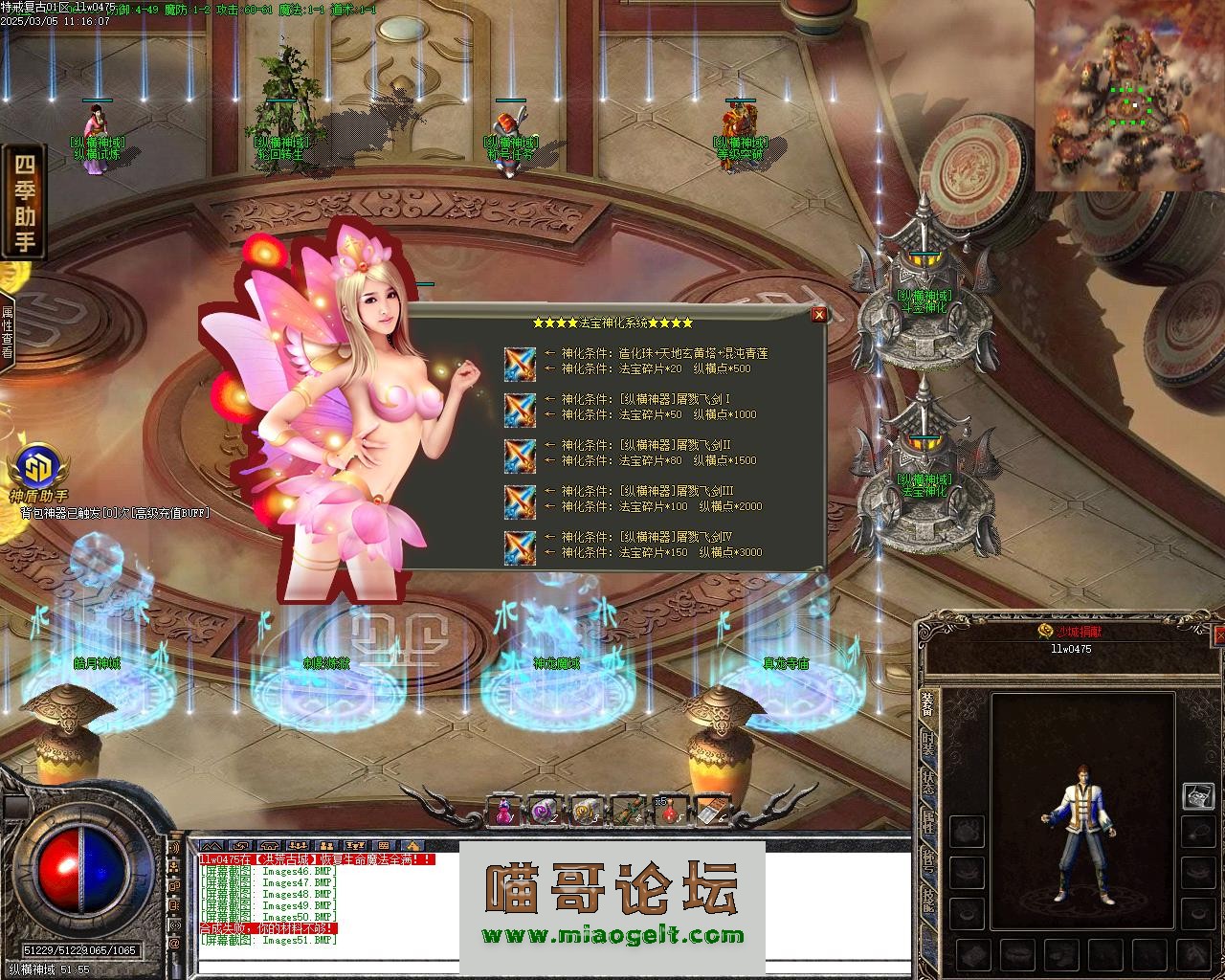The image size is (1225, 980).
Task: Use the purple scroll in hotbar slot 2
Action: click(x=545, y=811)
